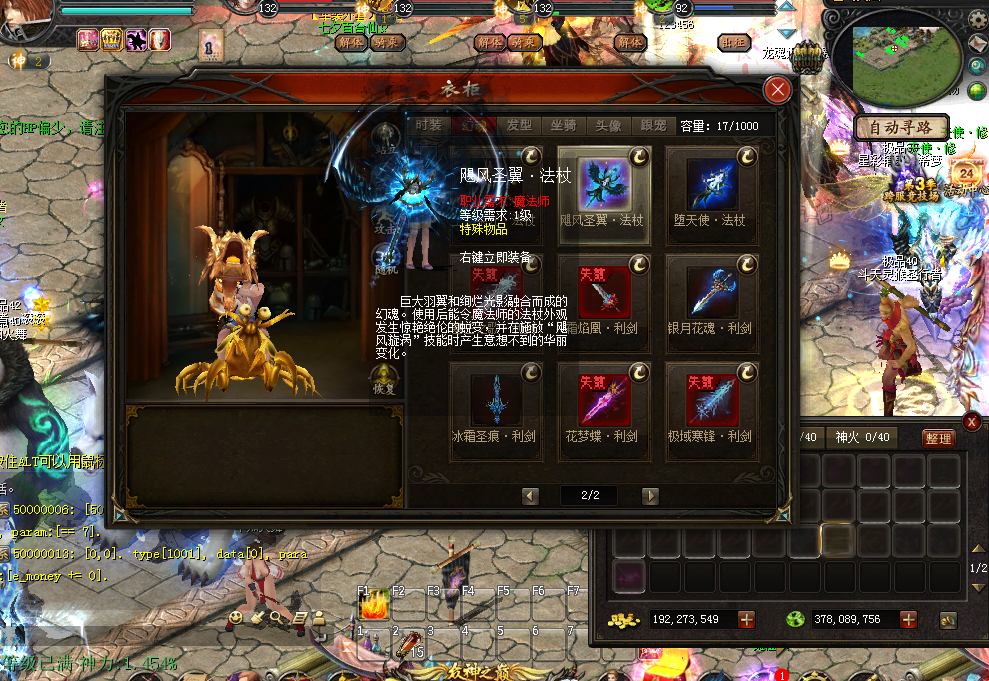Close the wardrobe window
This screenshot has width=989, height=681.
click(x=777, y=90)
